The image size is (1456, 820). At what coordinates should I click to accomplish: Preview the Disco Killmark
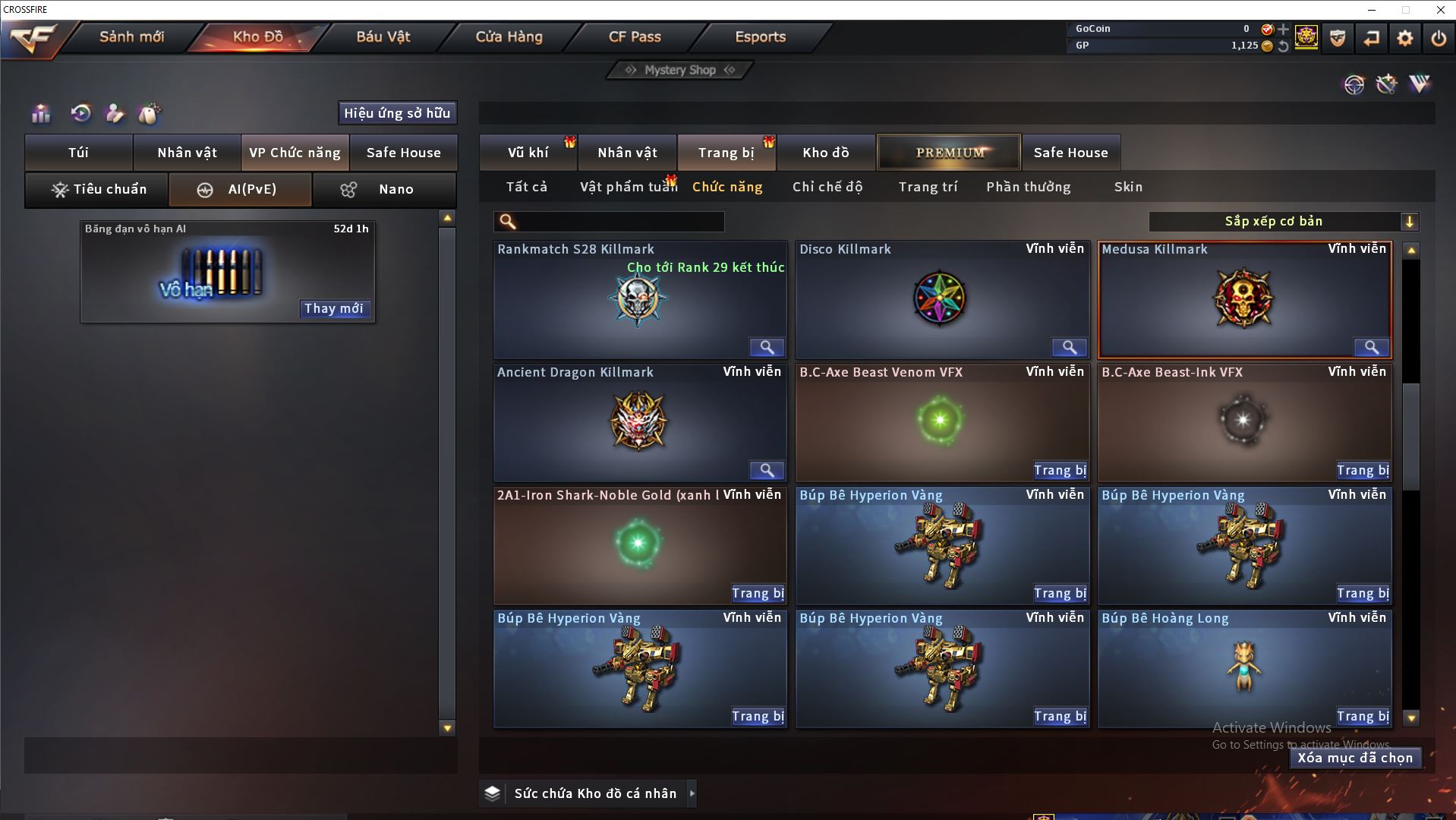click(1069, 347)
